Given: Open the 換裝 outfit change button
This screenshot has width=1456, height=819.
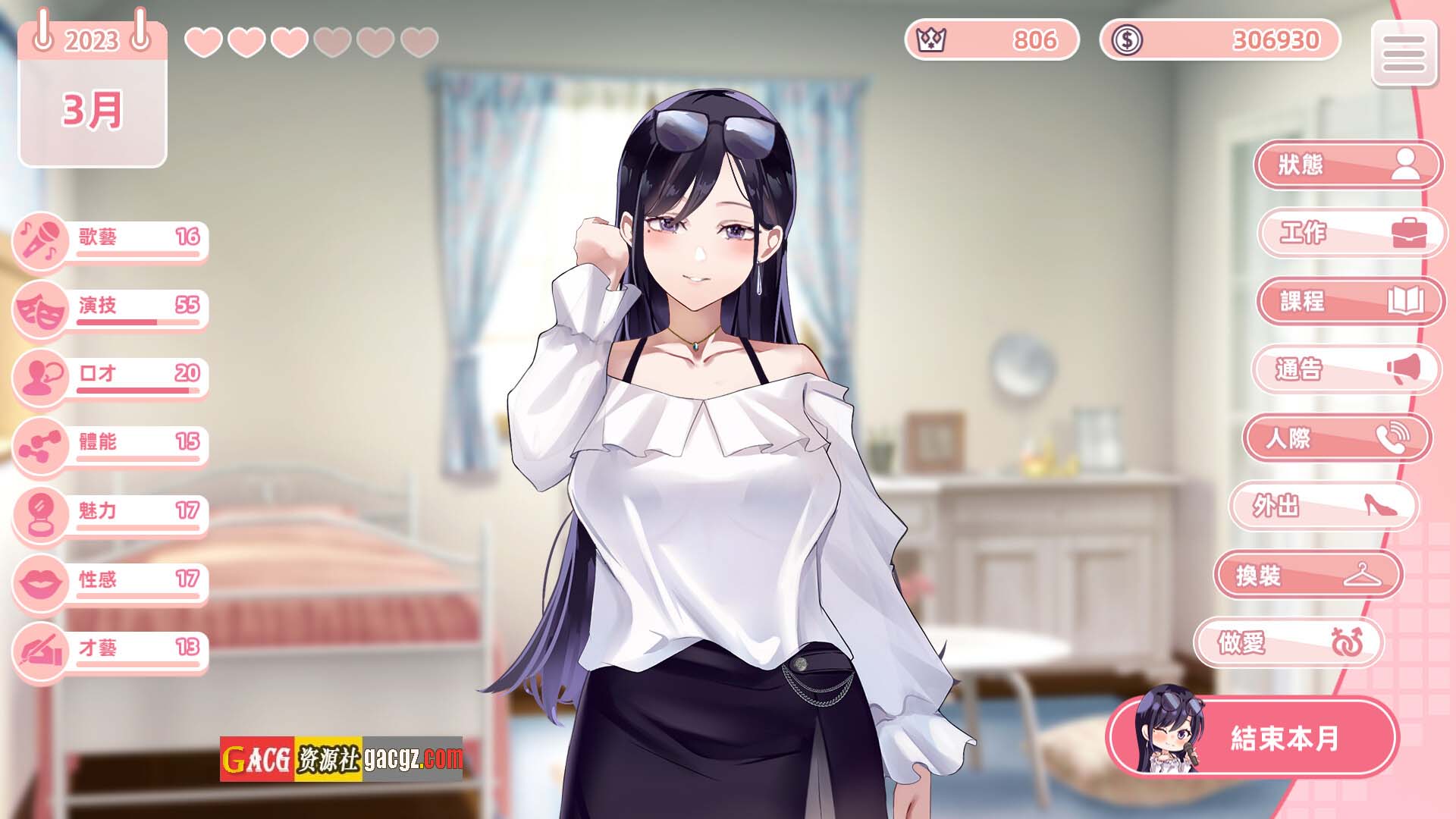Looking at the screenshot, I should tap(1307, 576).
